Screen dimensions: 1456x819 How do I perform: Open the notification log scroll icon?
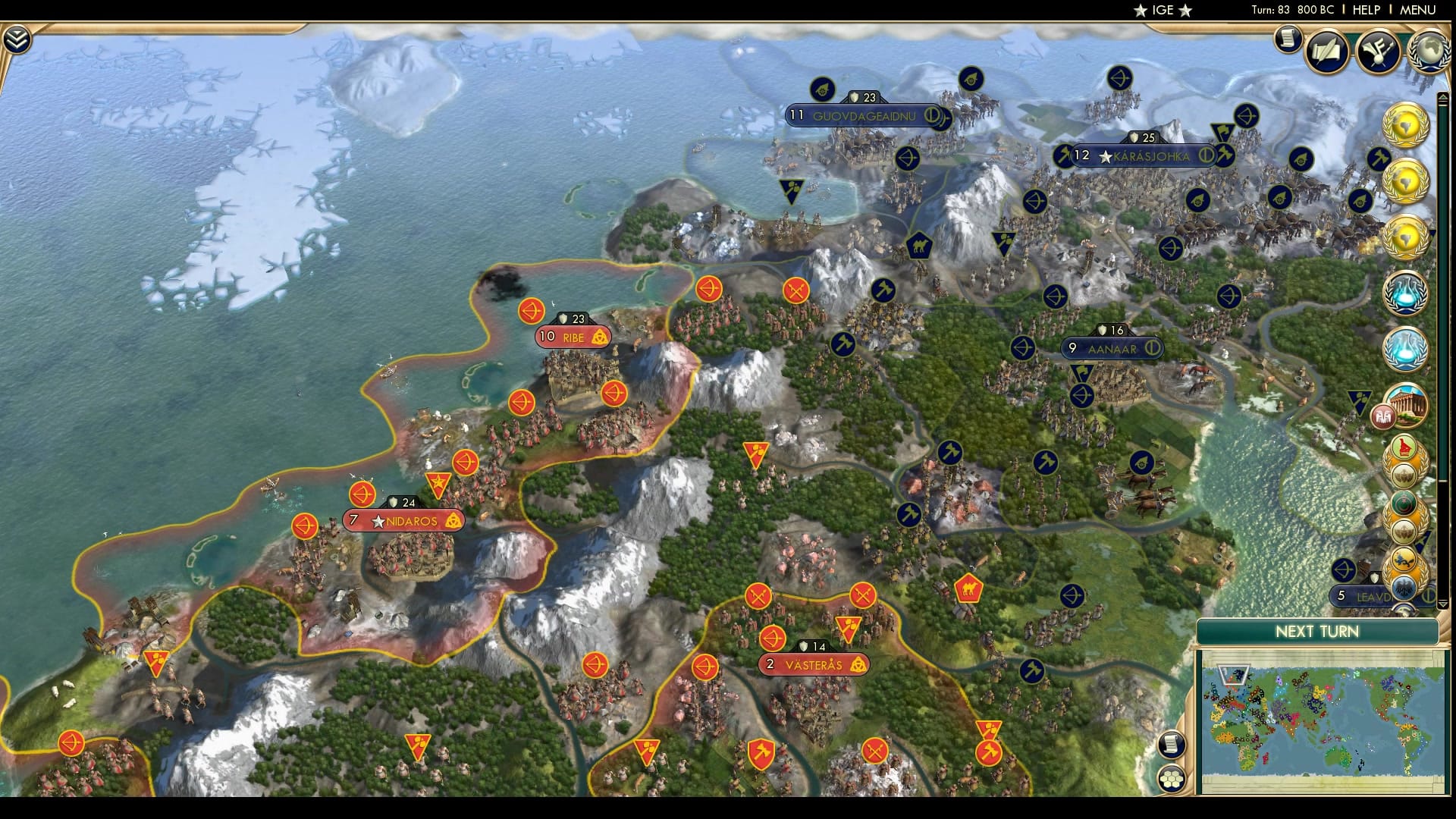point(1288,38)
